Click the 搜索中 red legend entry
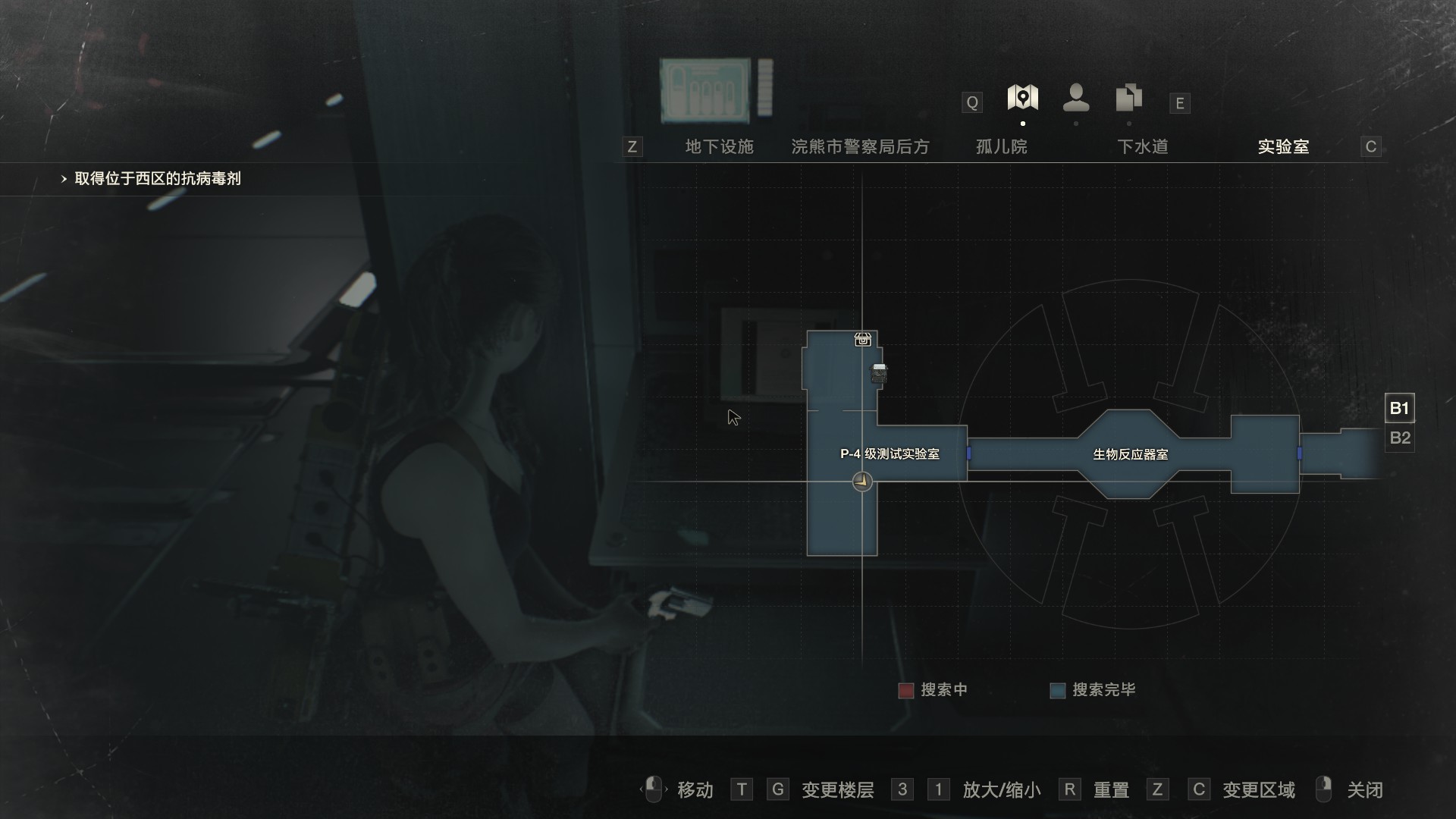Image resolution: width=1456 pixels, height=819 pixels. pos(934,690)
